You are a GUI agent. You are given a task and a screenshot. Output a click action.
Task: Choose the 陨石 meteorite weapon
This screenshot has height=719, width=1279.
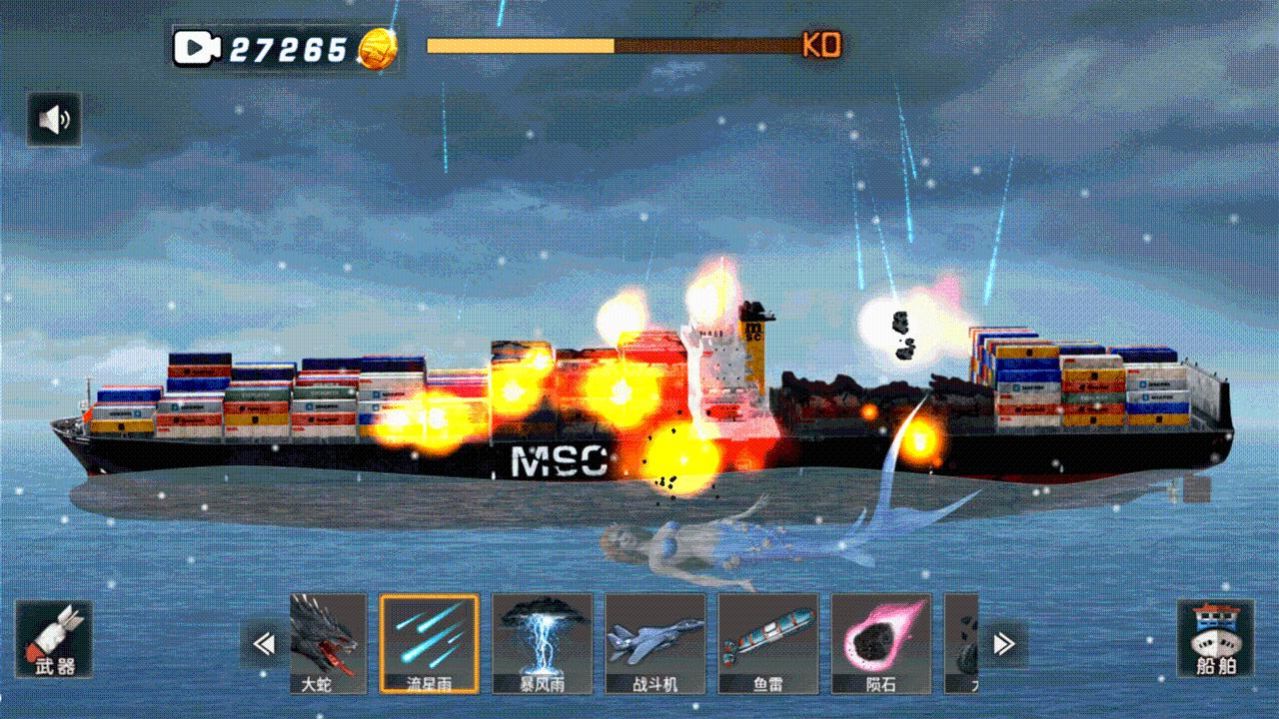pos(881,643)
